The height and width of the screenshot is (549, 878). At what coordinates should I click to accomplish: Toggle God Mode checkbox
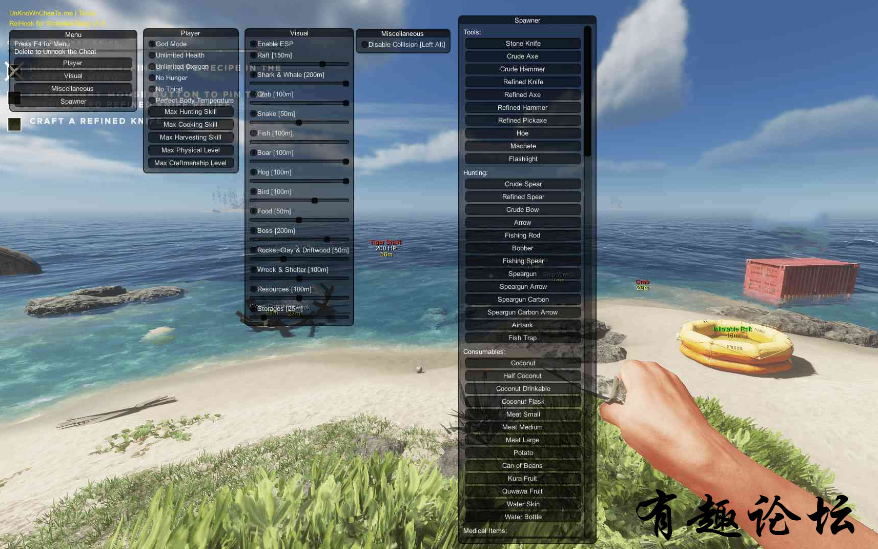click(152, 44)
